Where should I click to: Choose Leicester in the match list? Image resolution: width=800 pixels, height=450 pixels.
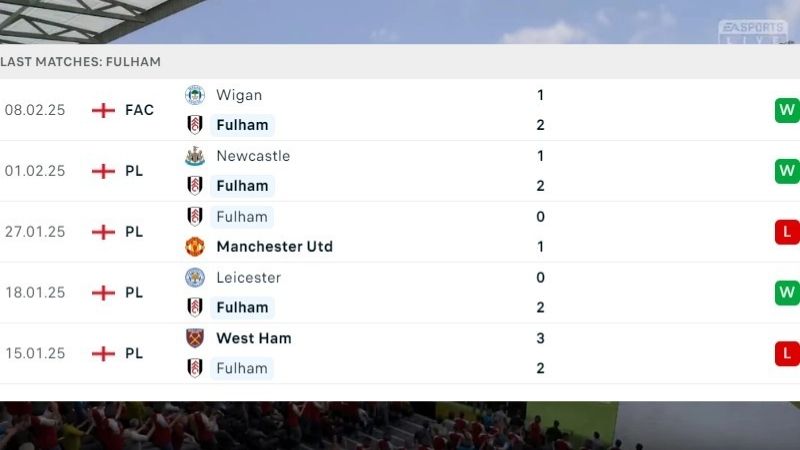click(248, 277)
